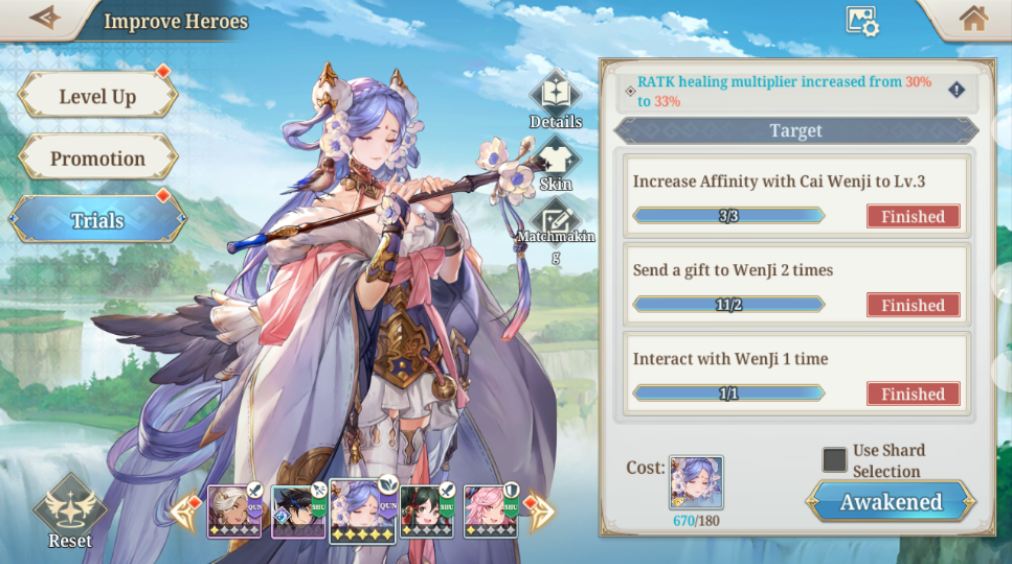Switch to the Level Up tab

click(x=97, y=96)
